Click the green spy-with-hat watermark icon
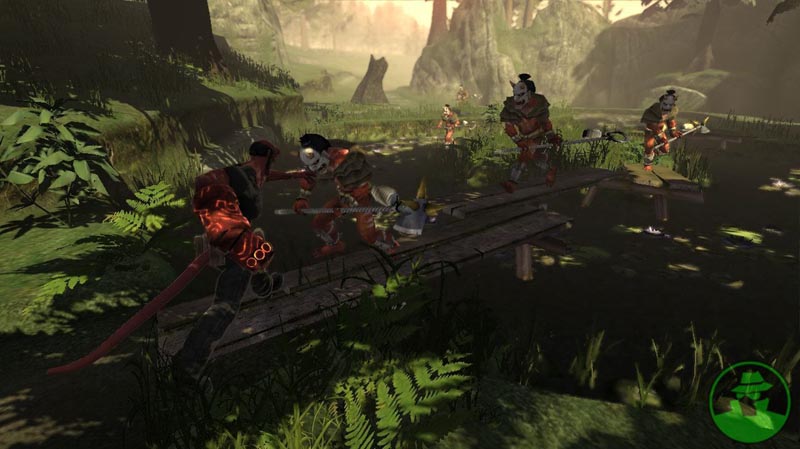 tap(749, 401)
